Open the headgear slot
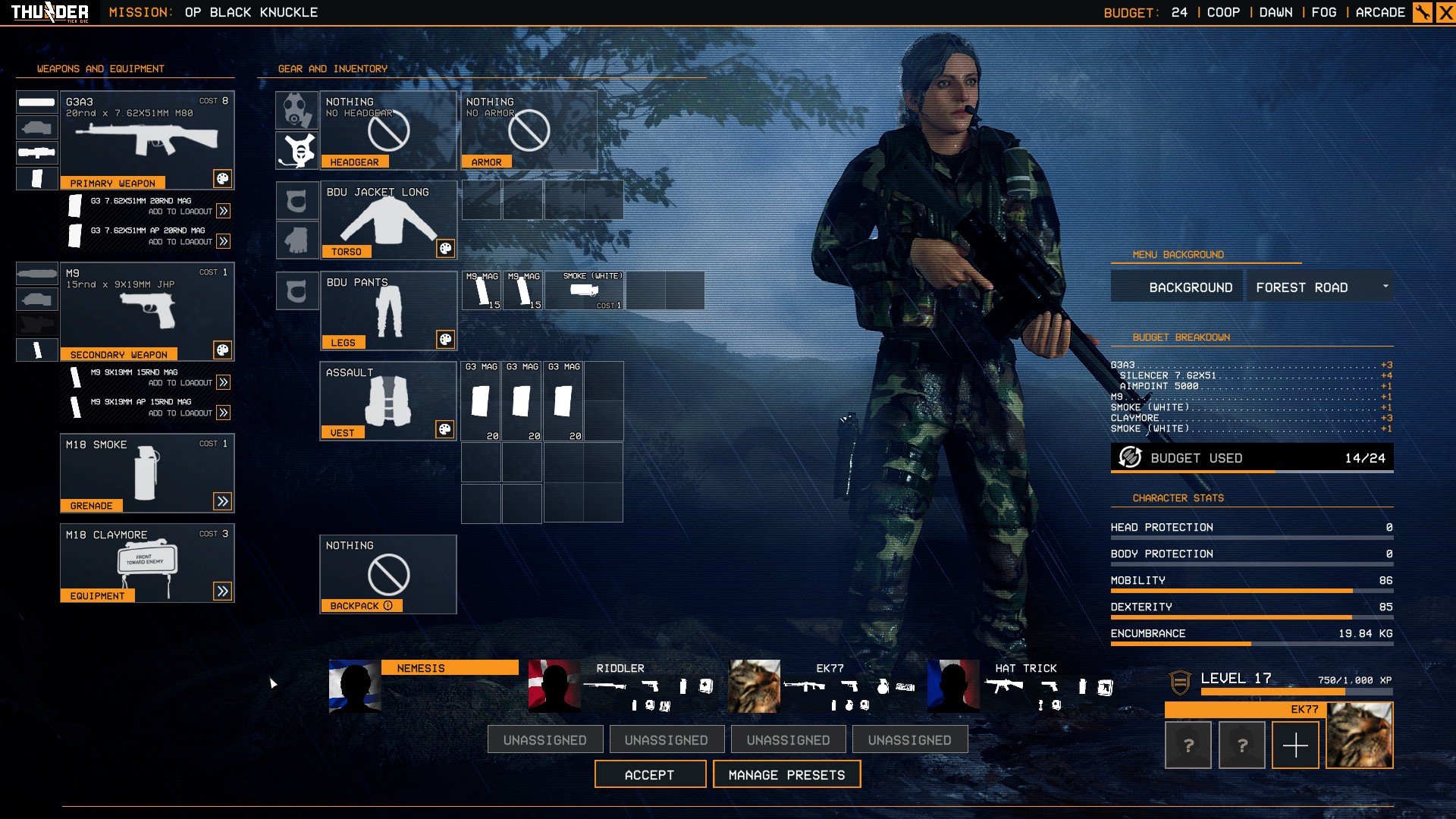The width and height of the screenshot is (1456, 819). pyautogui.click(x=388, y=130)
